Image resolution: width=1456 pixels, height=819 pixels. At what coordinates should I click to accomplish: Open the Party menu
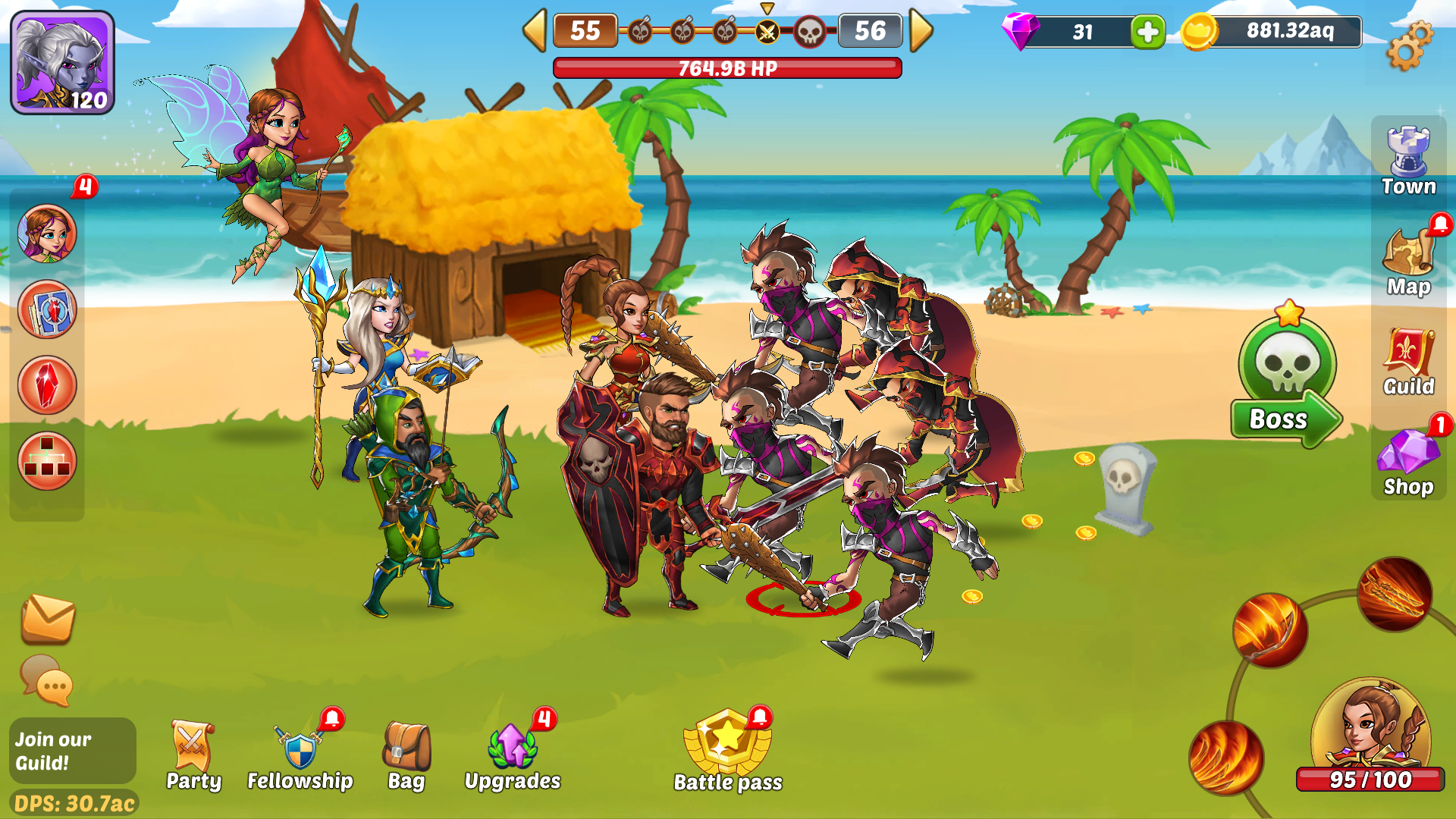pos(193,755)
